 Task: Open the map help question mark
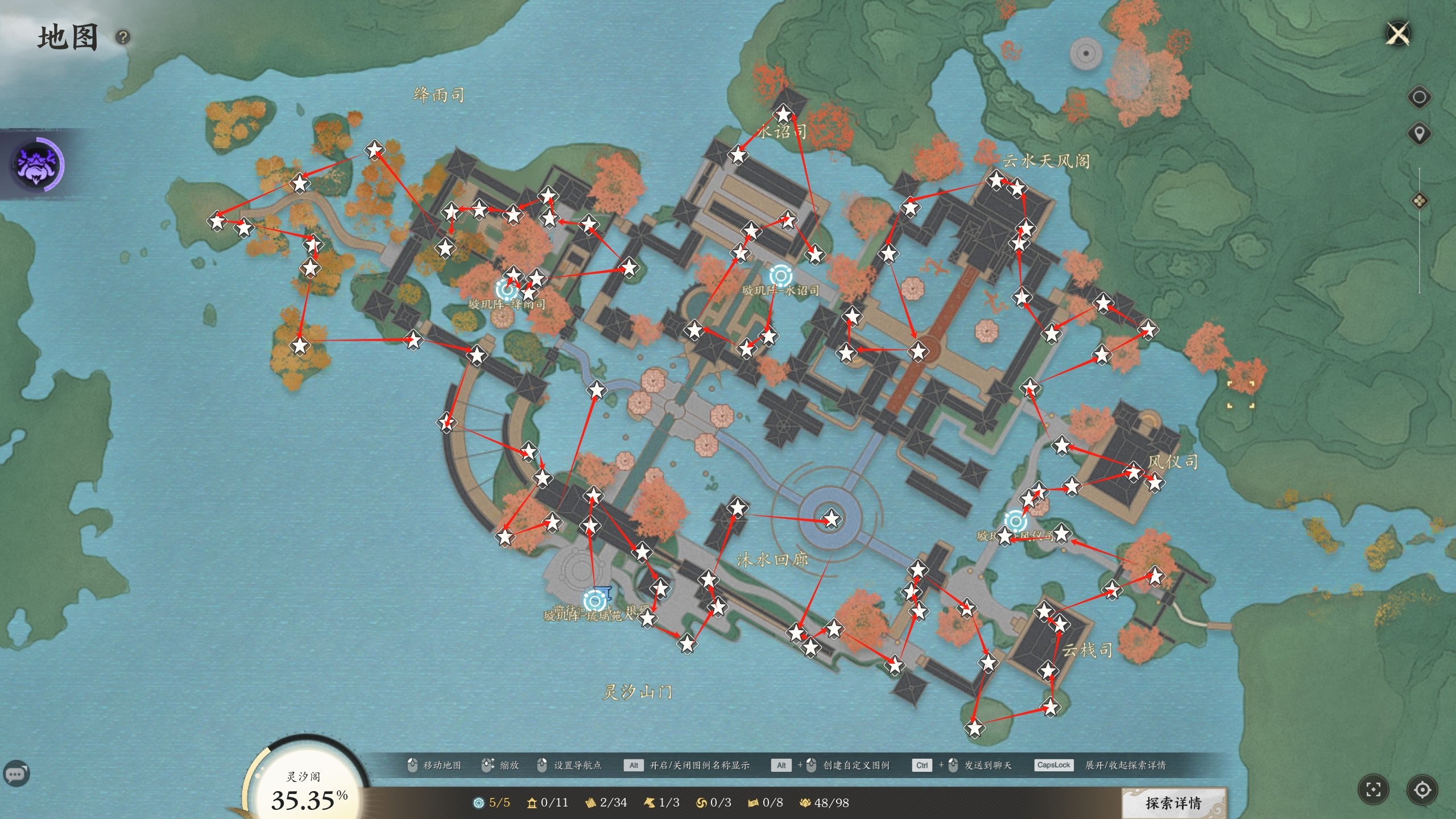[123, 38]
